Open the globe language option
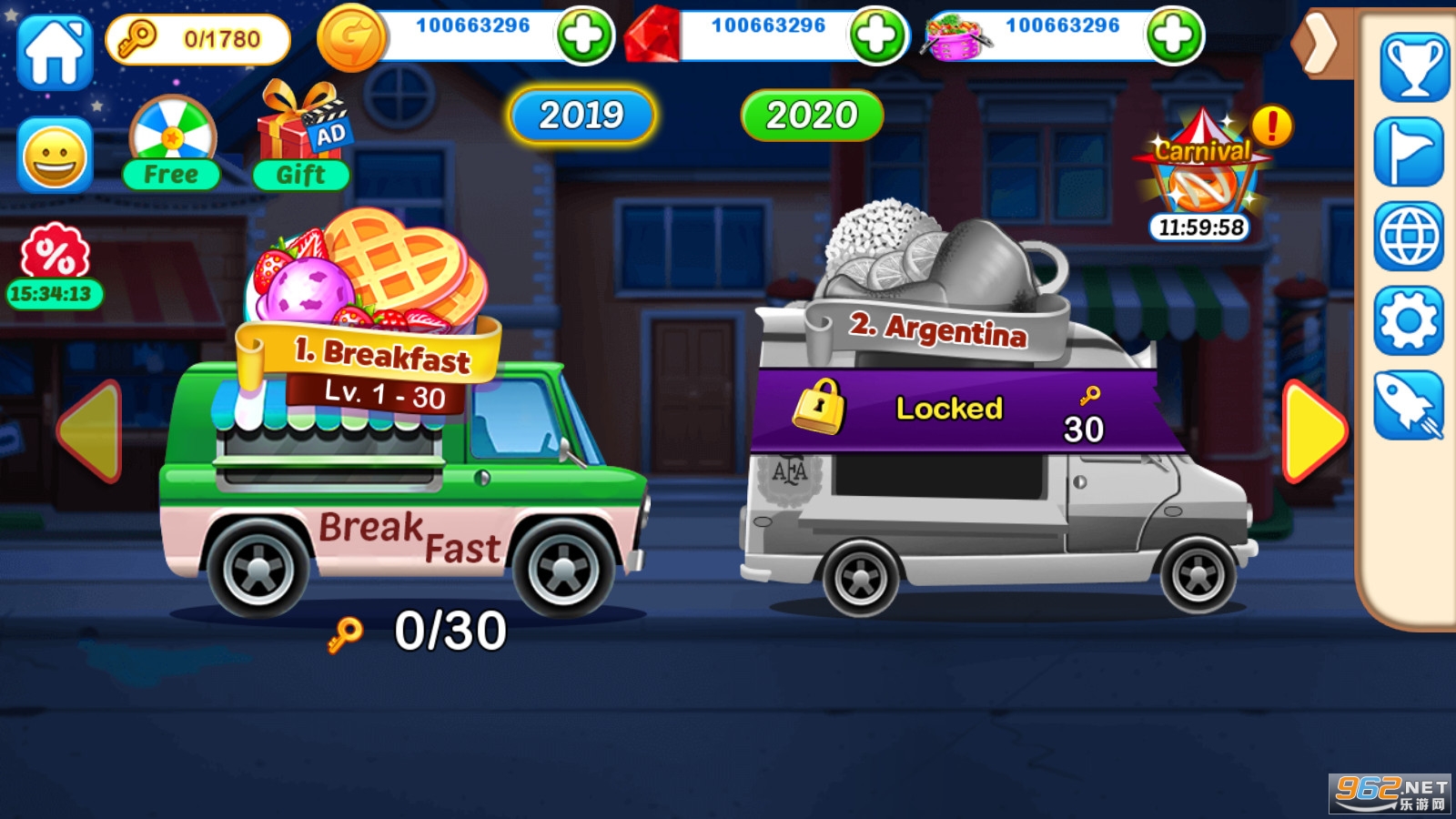The image size is (1456, 819). click(x=1410, y=237)
